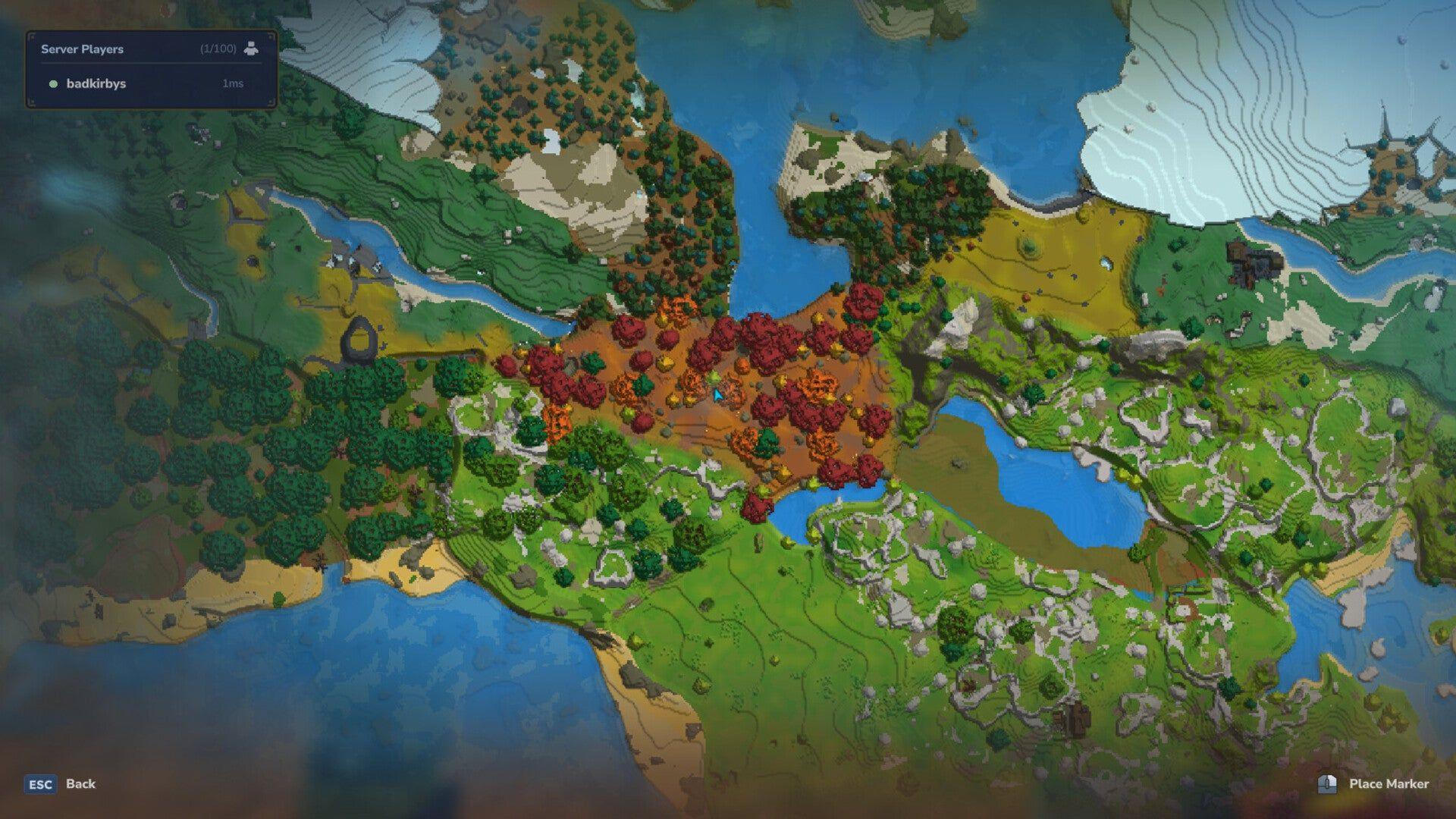Click the corner ornament of the Server Players panel

point(33,36)
